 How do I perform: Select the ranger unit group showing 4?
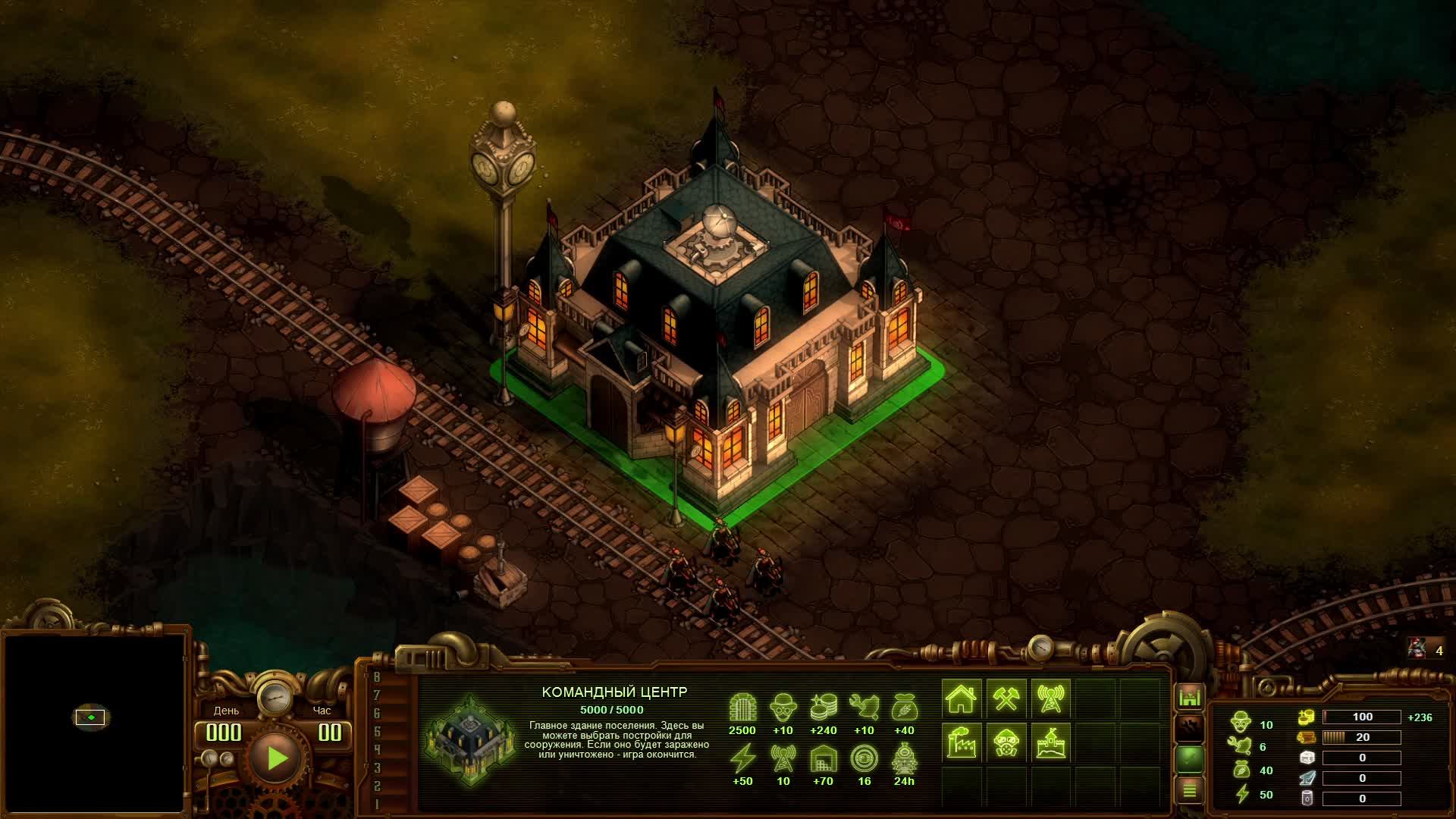pos(1426,650)
